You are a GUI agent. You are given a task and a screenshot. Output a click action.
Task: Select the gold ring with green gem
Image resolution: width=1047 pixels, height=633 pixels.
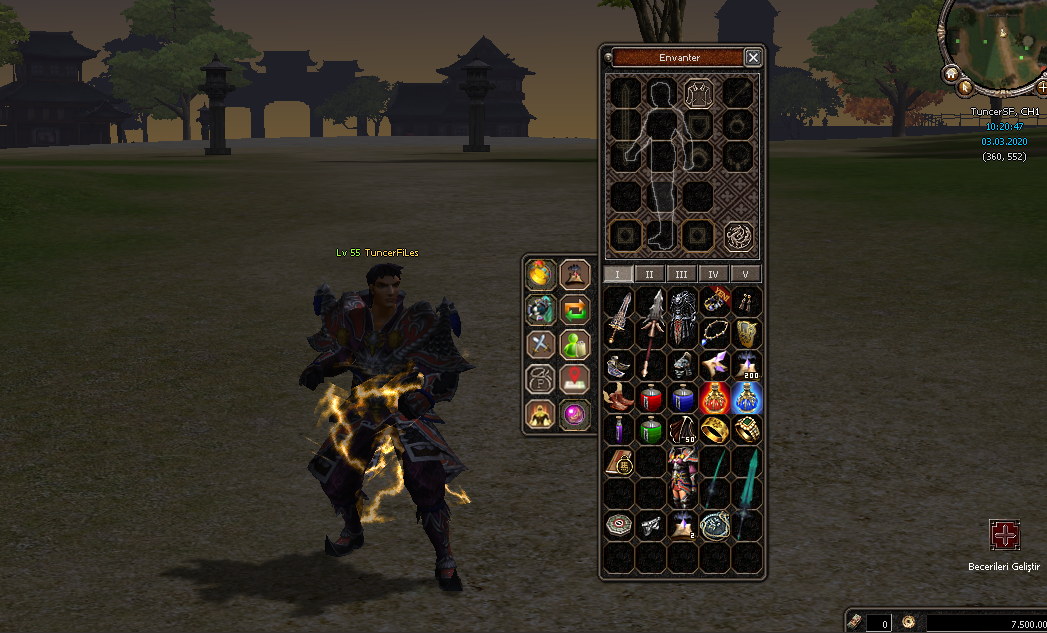pyautogui.click(x=746, y=430)
